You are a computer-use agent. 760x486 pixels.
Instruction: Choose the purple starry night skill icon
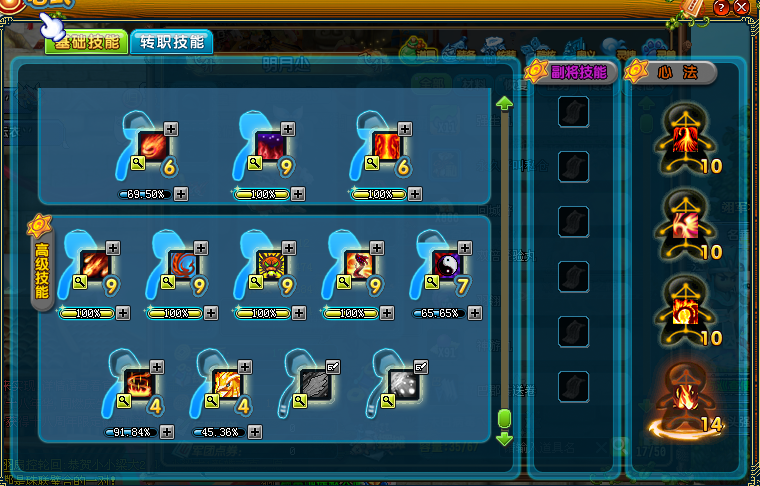[268, 146]
